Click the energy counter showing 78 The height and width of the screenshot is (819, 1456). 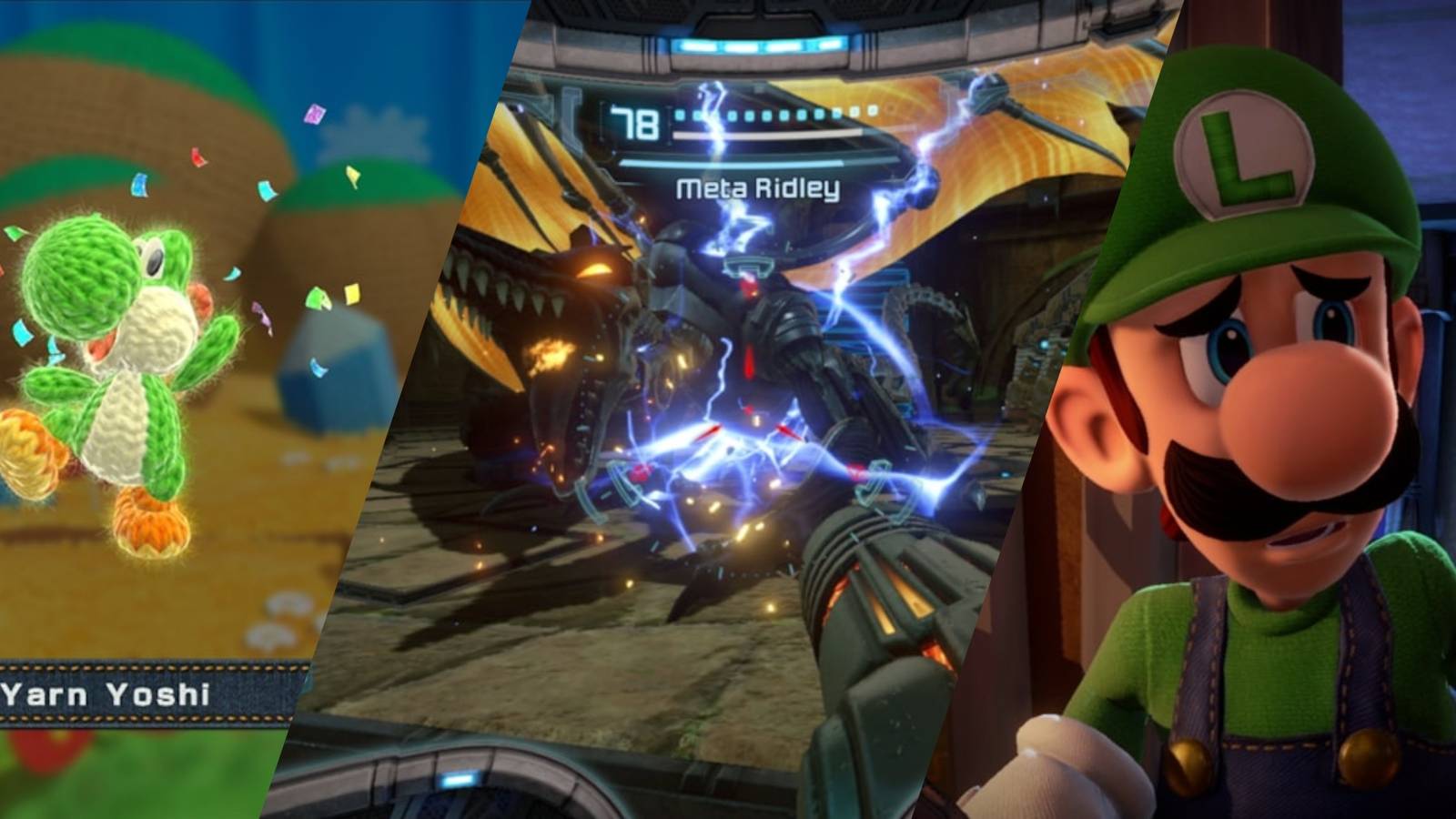[x=637, y=123]
